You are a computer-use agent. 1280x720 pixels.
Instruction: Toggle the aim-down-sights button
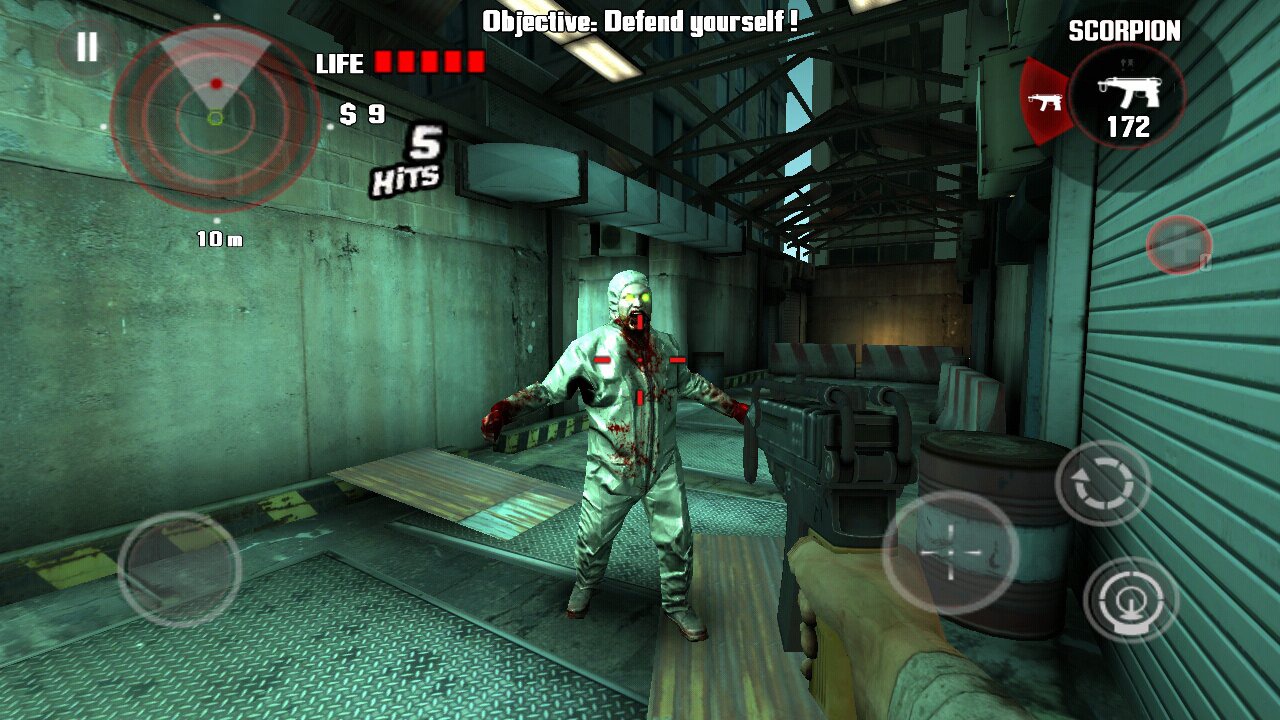pyautogui.click(x=1131, y=600)
